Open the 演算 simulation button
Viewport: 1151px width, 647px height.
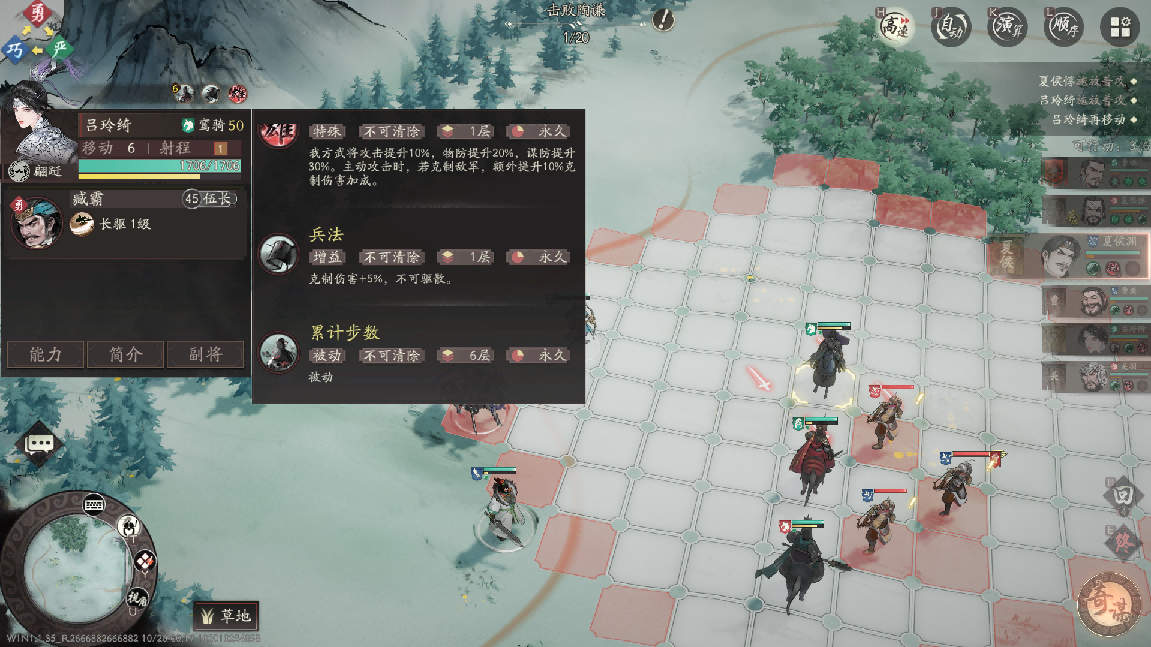click(x=1007, y=27)
